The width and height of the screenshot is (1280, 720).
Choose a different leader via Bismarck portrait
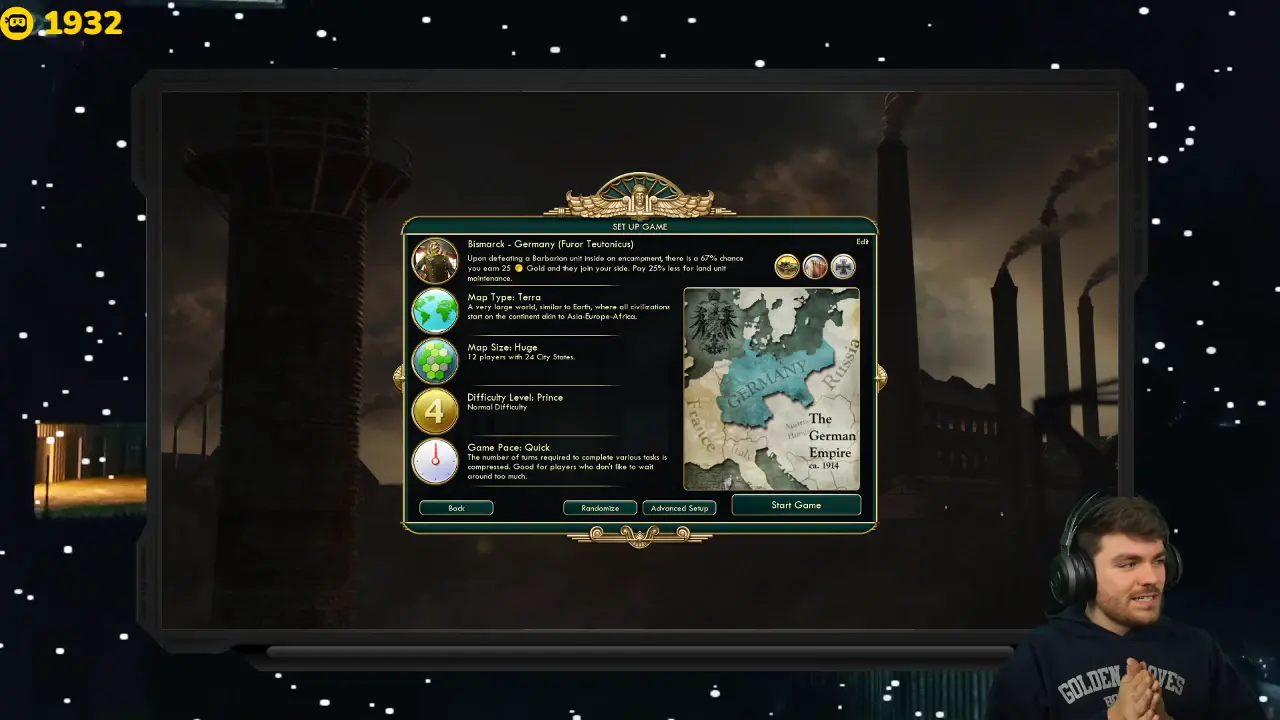(x=435, y=261)
